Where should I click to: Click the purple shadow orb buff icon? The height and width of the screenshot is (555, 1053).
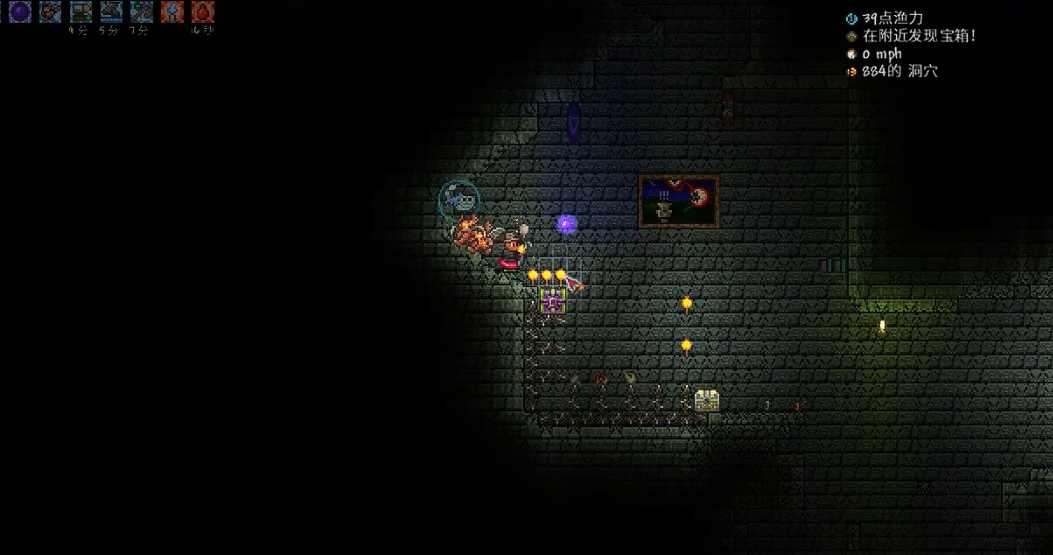pyautogui.click(x=20, y=12)
